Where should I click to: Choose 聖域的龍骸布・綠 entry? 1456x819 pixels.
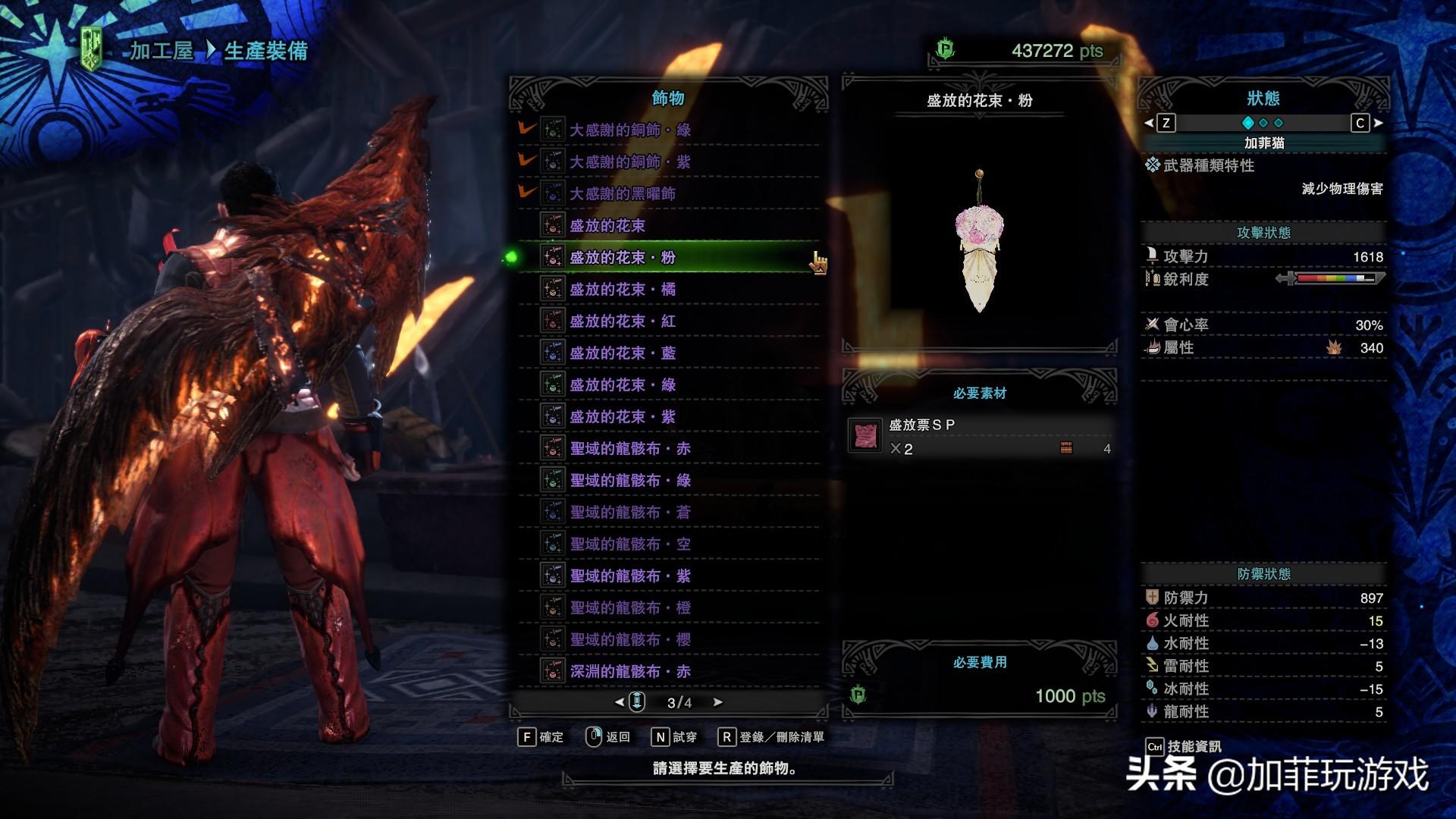tap(629, 480)
